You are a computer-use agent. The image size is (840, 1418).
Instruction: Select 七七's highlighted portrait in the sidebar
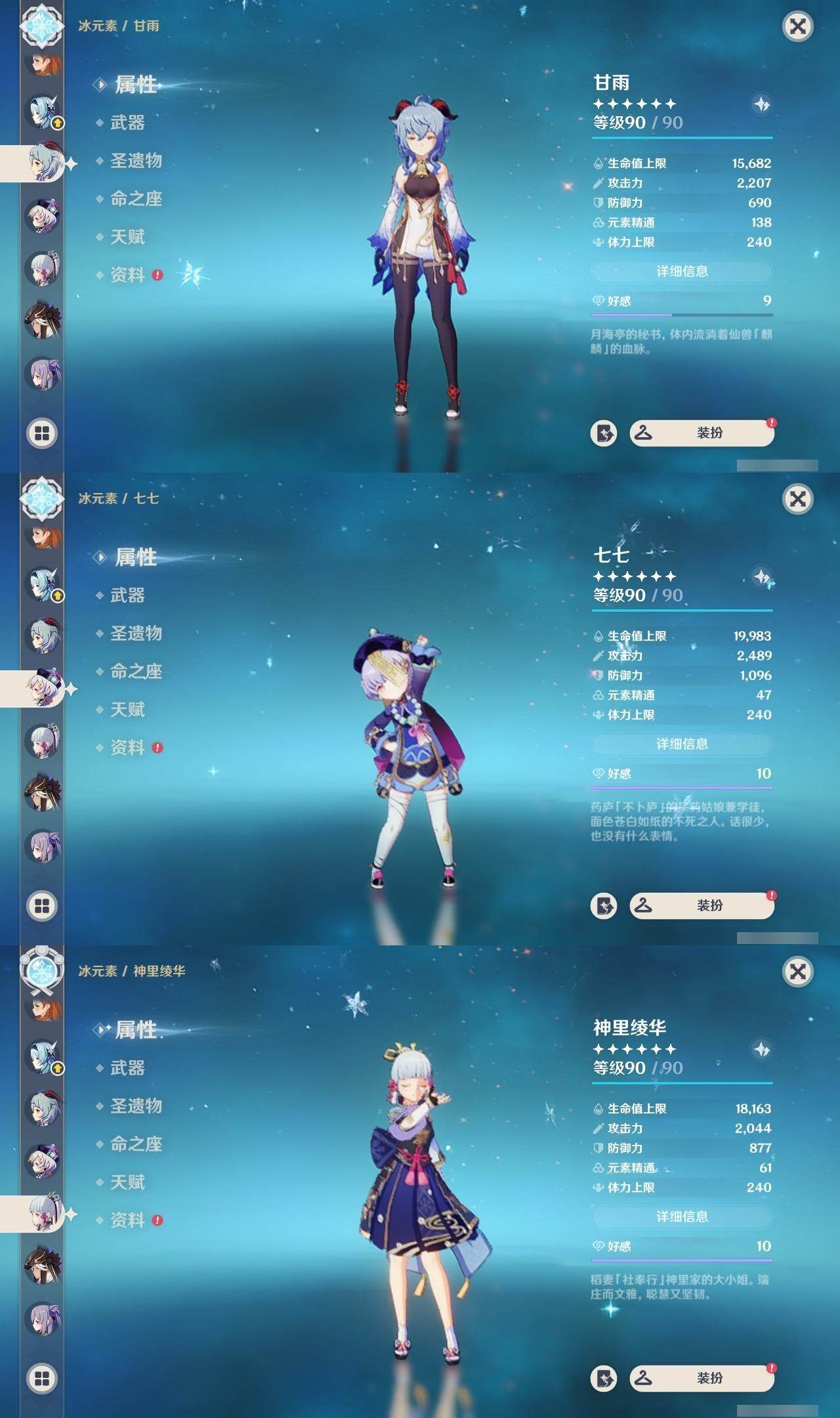click(43, 688)
